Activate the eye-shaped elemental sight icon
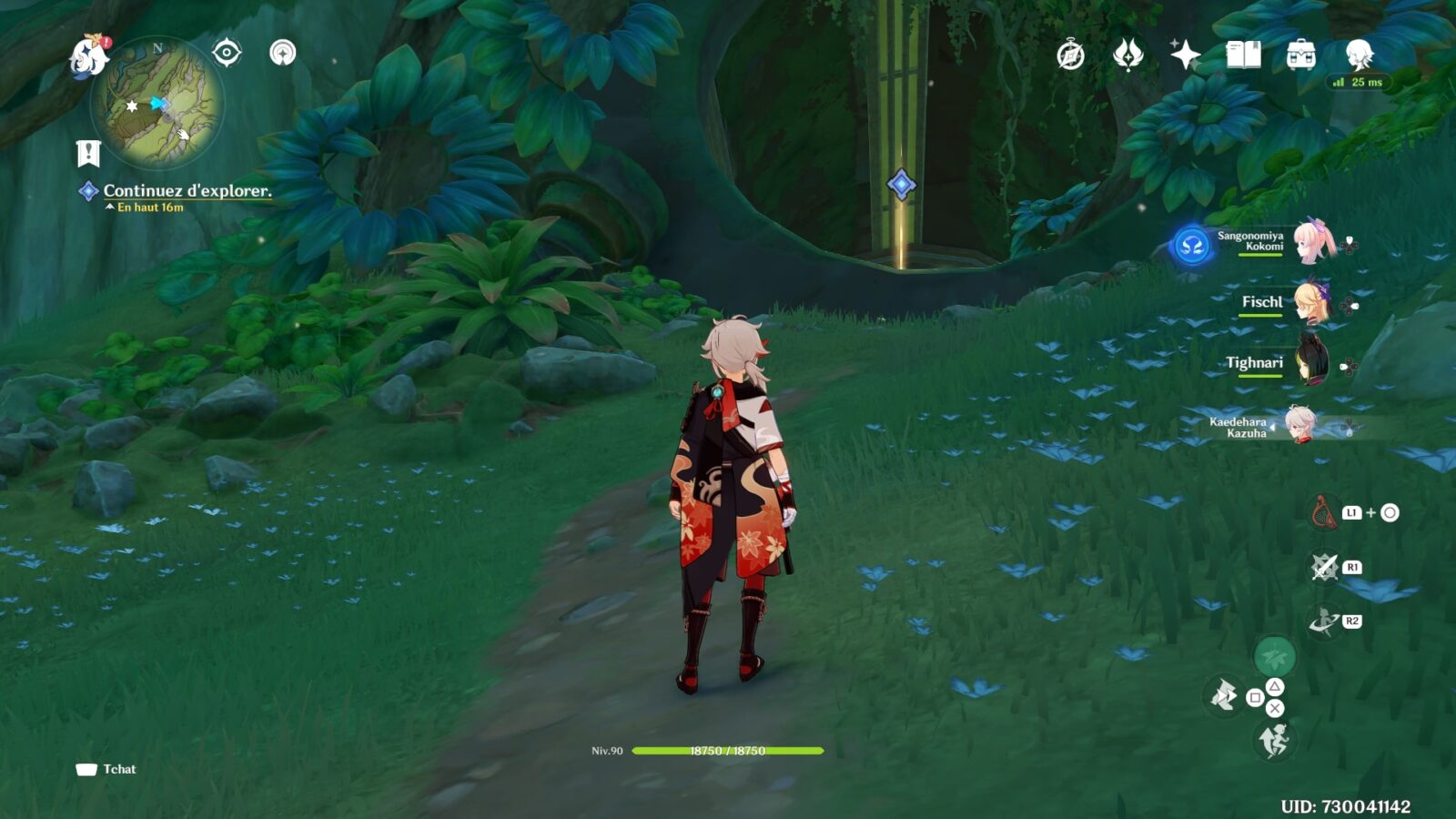1456x819 pixels. pos(227,53)
